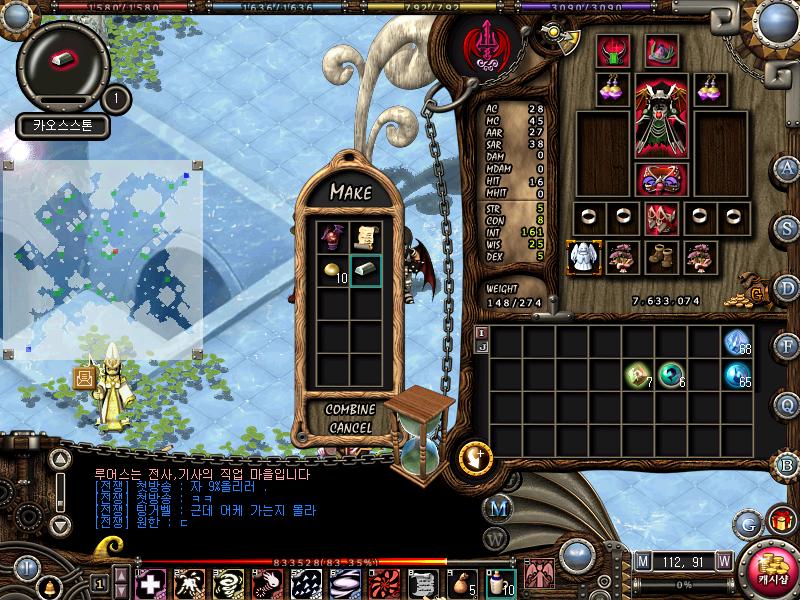The height and width of the screenshot is (600, 800).
Task: Click the round Q side button
Action: [x=787, y=405]
